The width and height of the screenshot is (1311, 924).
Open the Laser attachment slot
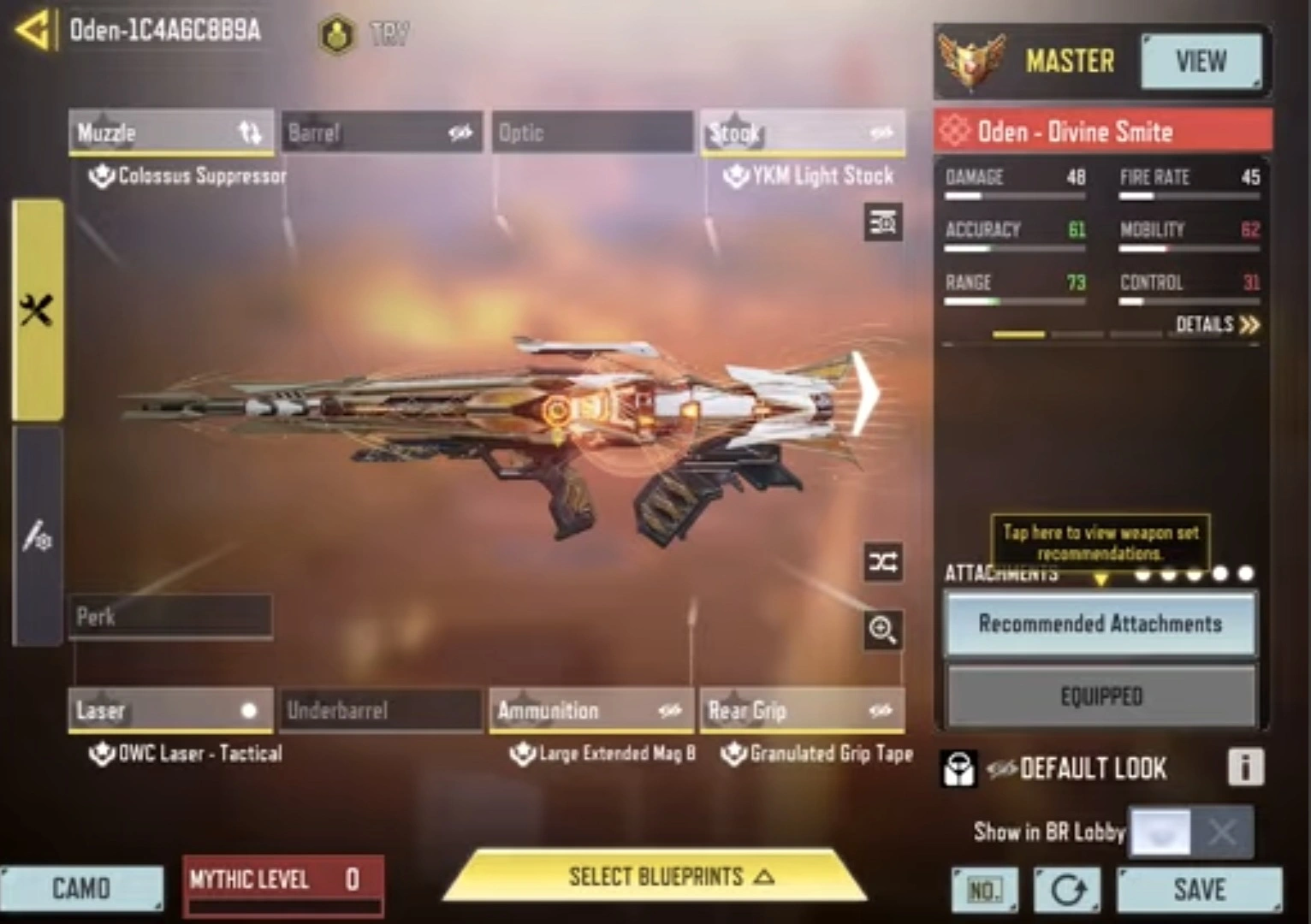click(x=170, y=710)
